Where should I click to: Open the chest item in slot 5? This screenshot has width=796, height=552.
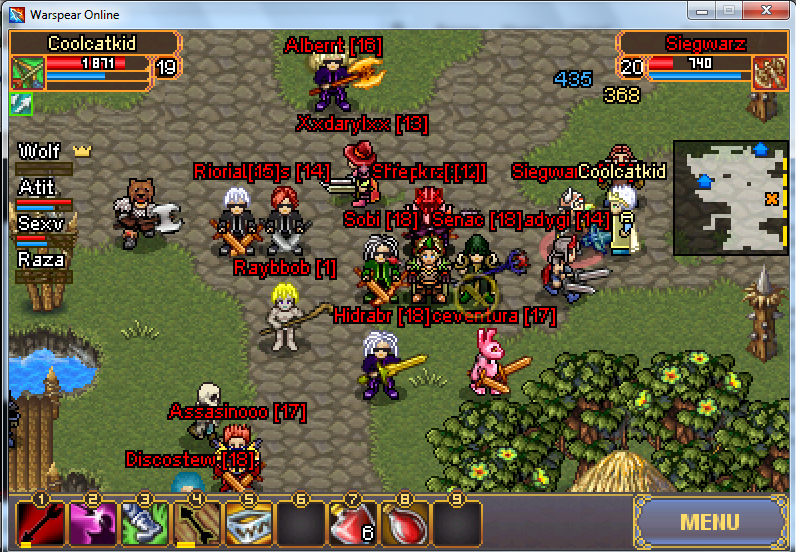coord(248,523)
